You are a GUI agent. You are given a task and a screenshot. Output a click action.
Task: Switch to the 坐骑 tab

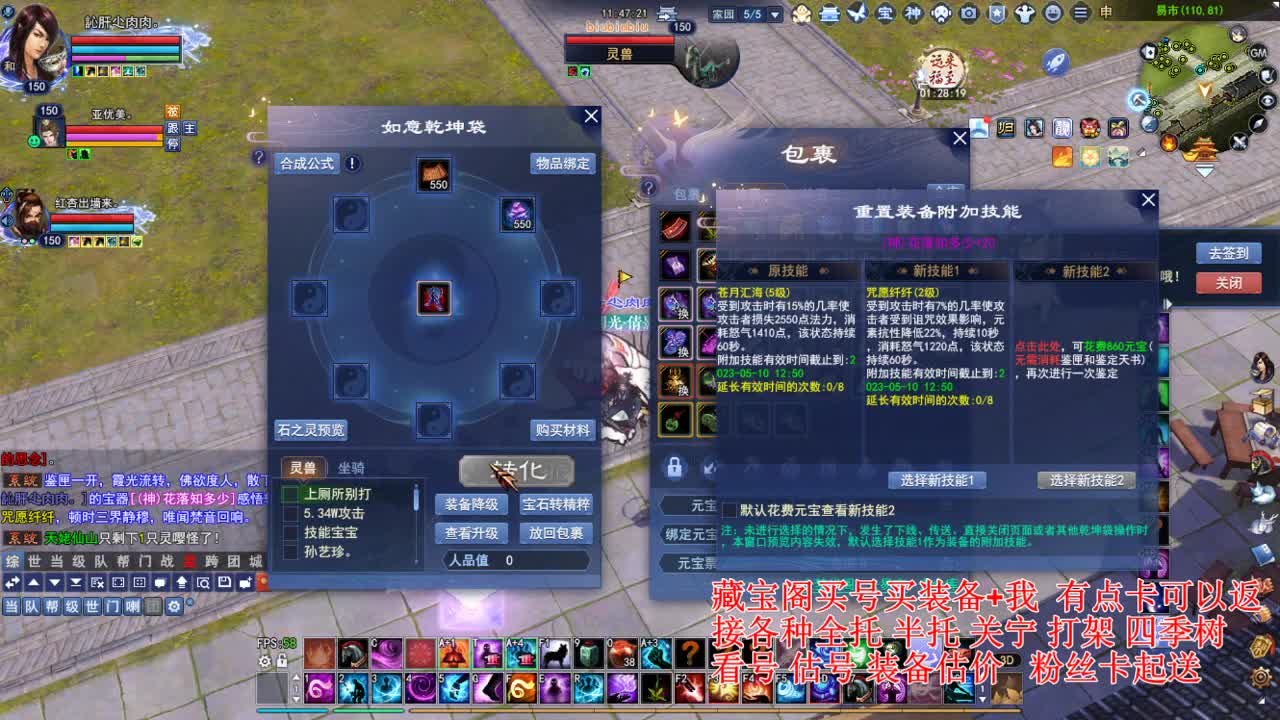click(352, 468)
